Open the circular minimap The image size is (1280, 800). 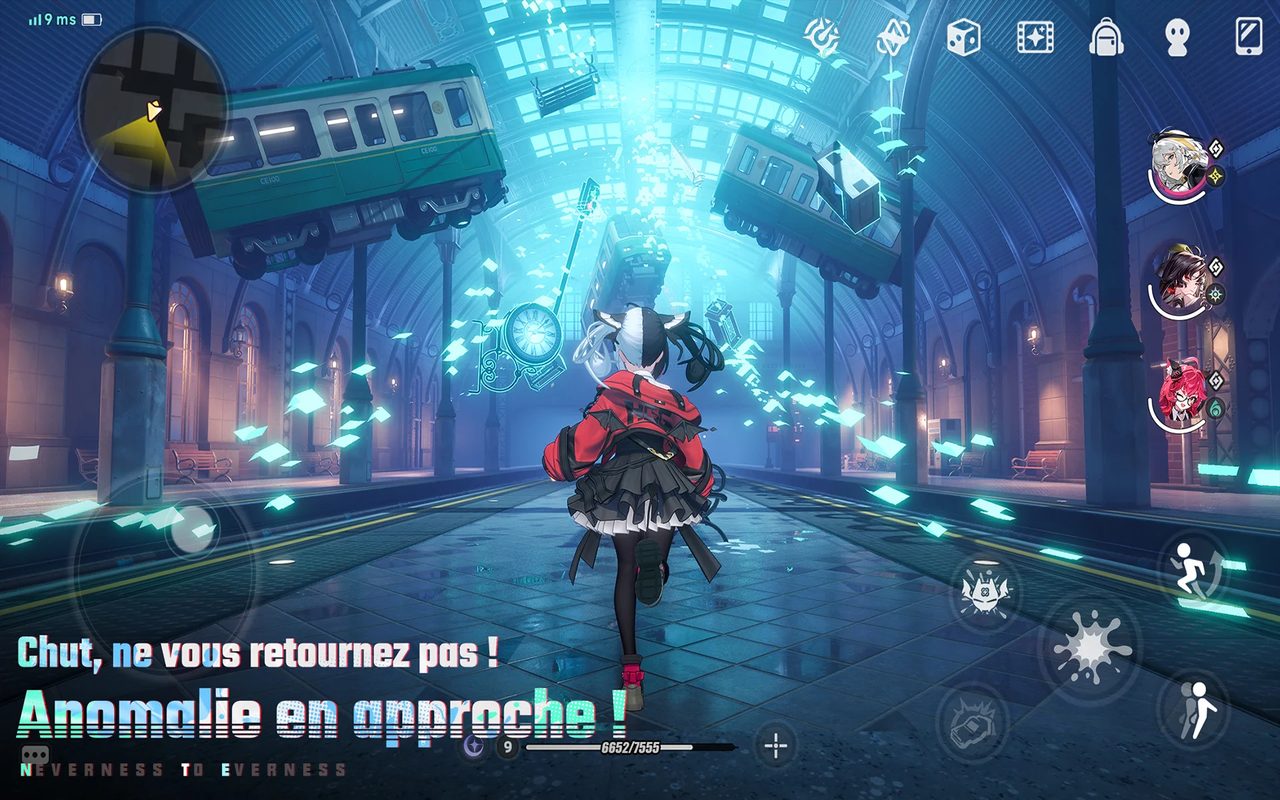pos(152,110)
